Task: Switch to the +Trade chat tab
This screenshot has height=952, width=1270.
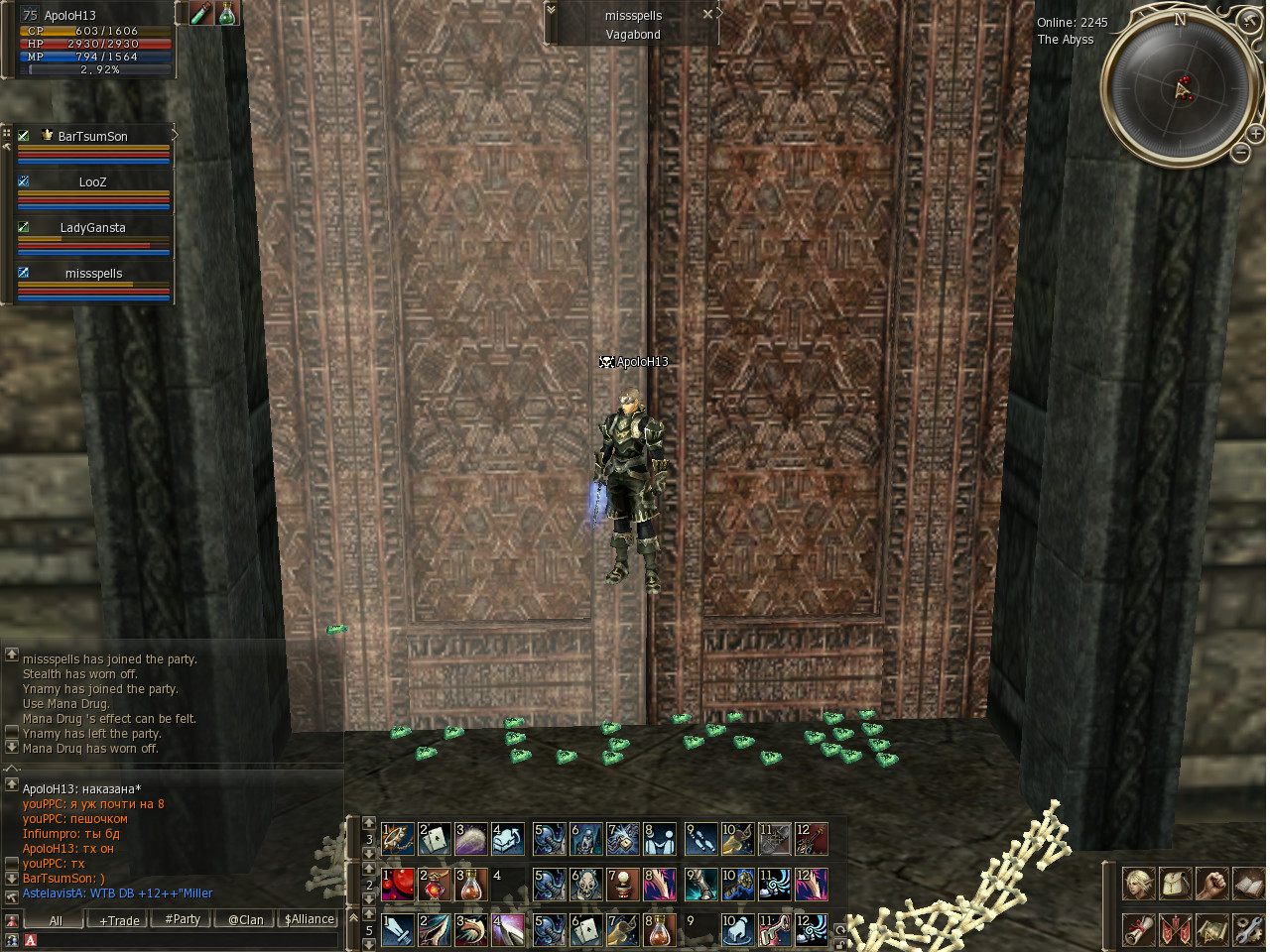Action: (x=119, y=920)
